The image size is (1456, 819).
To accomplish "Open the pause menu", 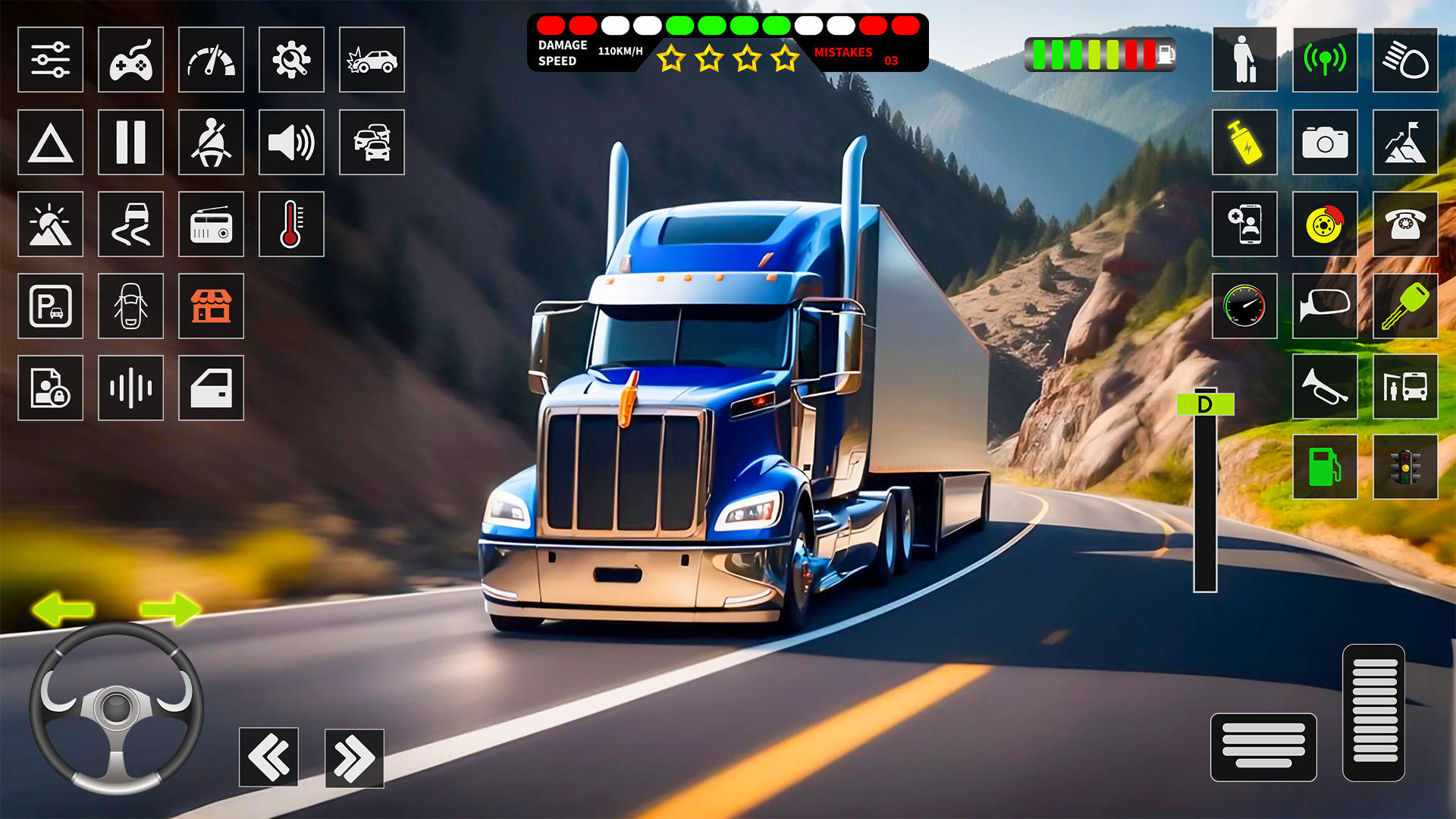I will click(130, 143).
